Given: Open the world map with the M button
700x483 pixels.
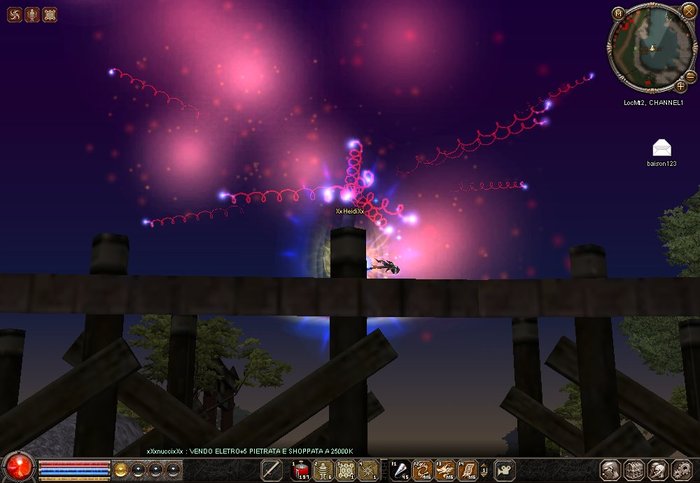Looking at the screenshot, I should (619, 14).
